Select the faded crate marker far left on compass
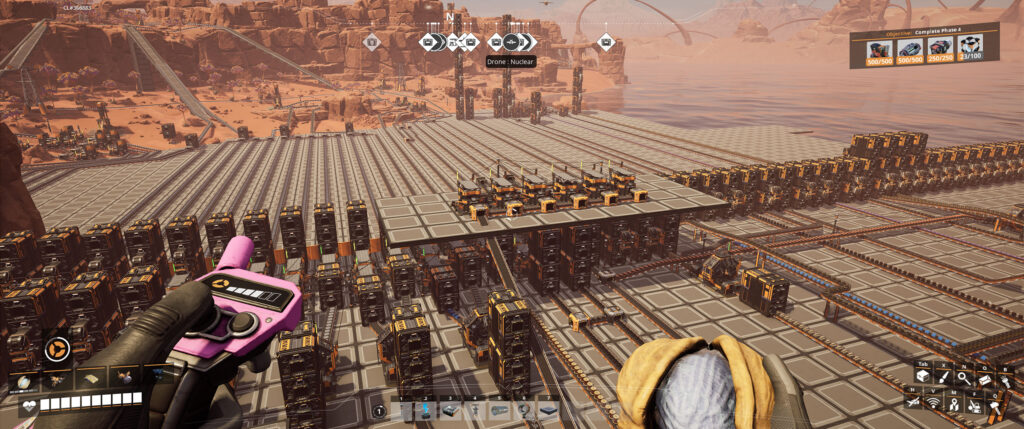The image size is (1024, 429). click(371, 42)
